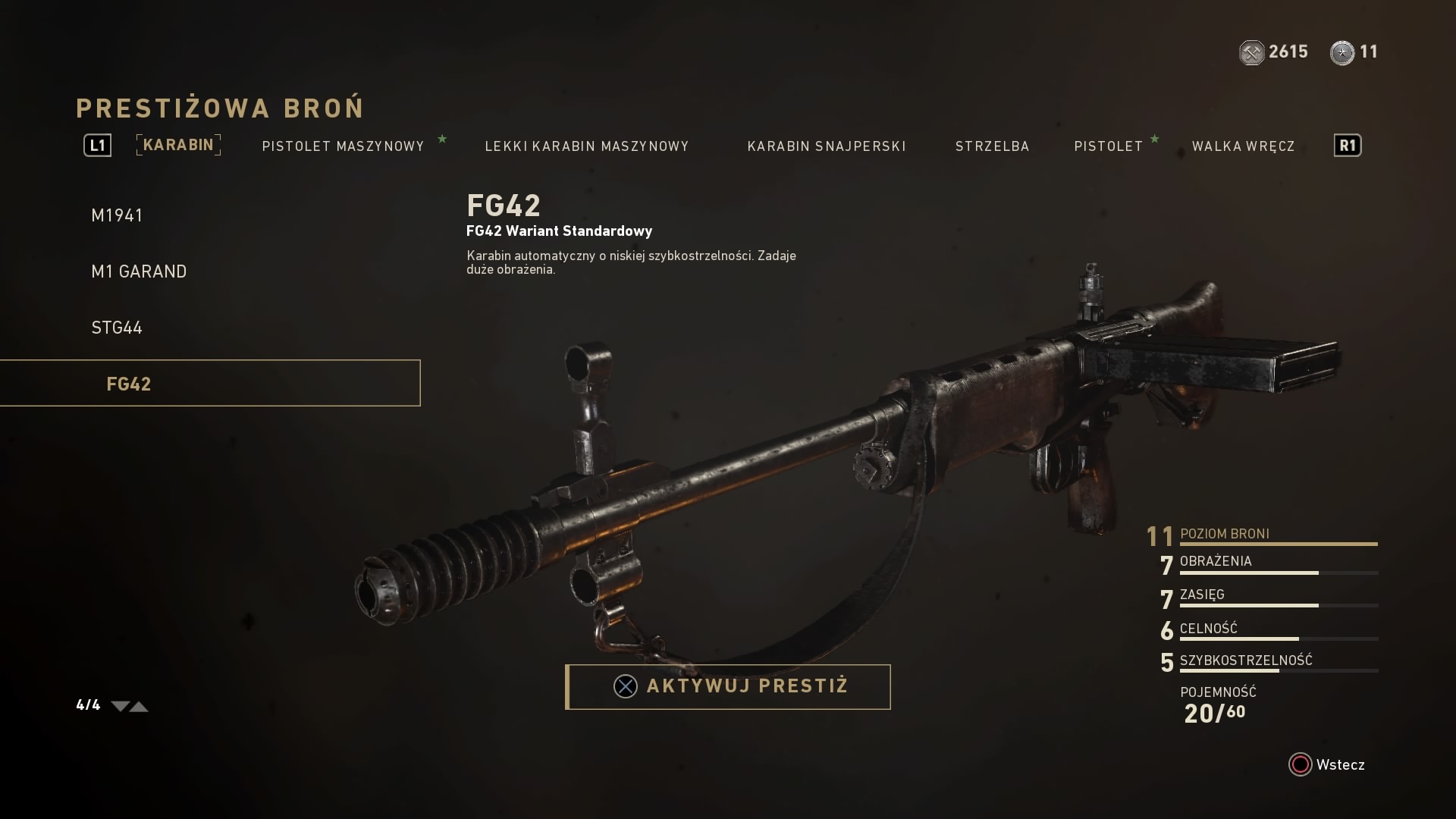Open the Pistolet weapon category
Viewport: 1456px width, 819px height.
click(x=1108, y=146)
